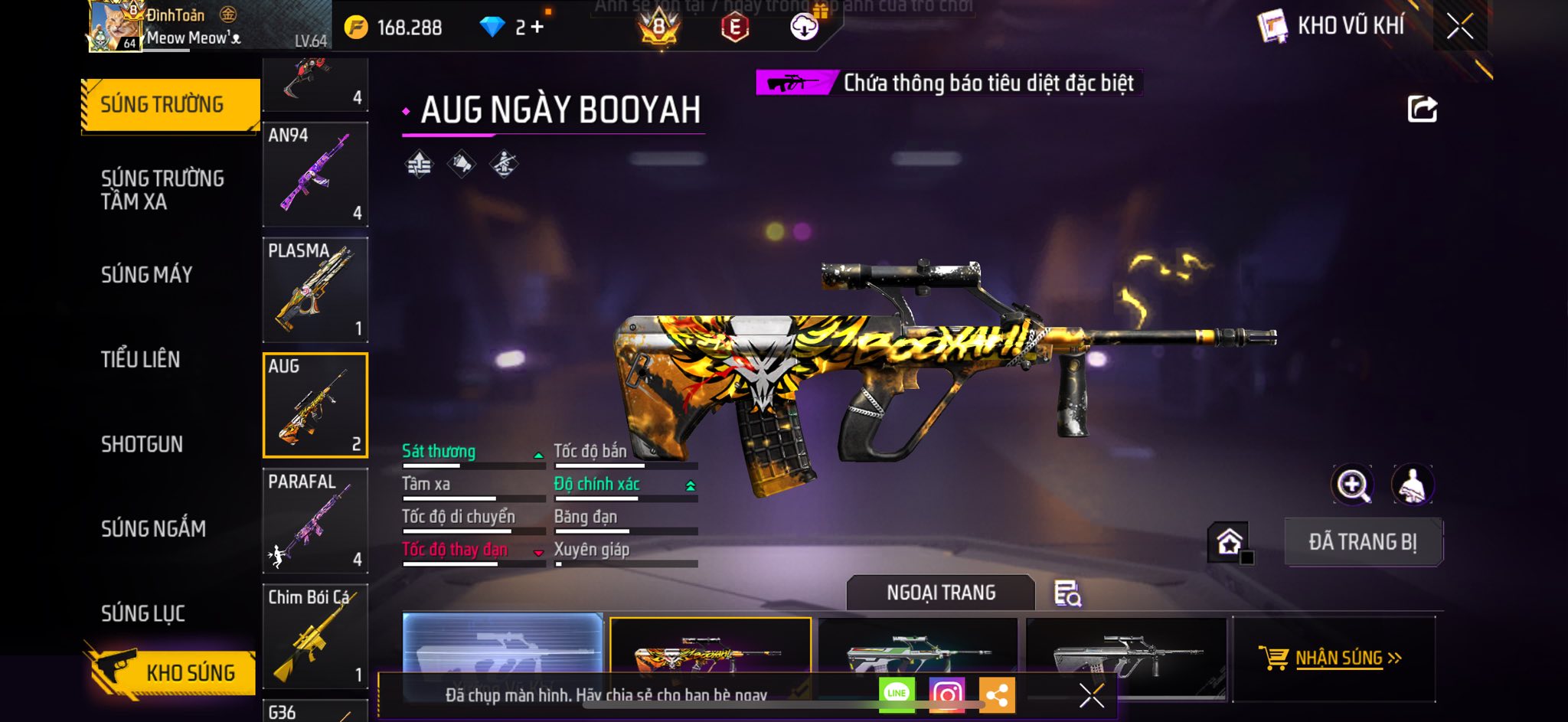Add diamonds with the plus button
This screenshot has height=722, width=1568.
coord(537,28)
